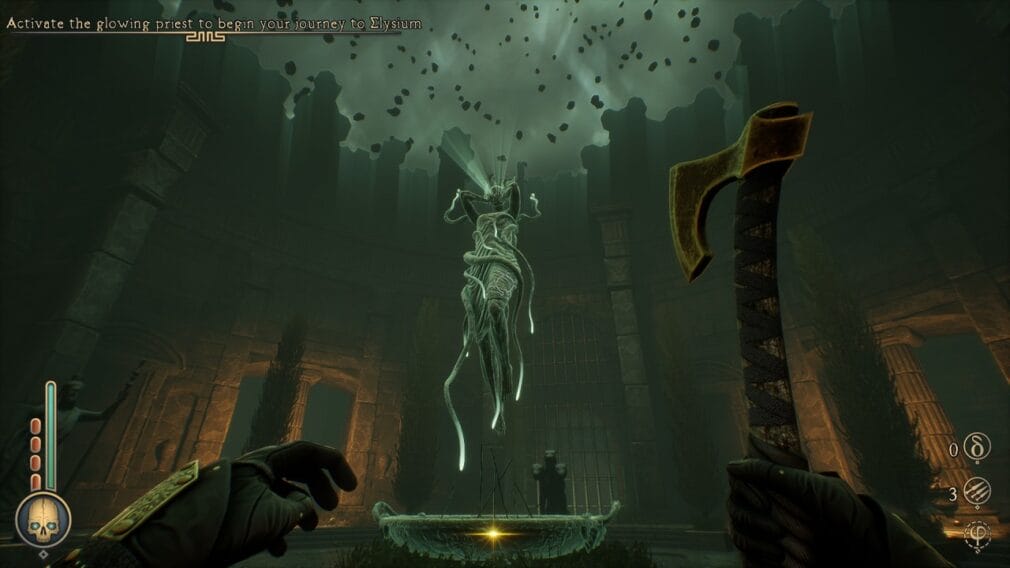The image size is (1010, 568).
Task: Select the delta symbol resource icon
Action: (977, 449)
